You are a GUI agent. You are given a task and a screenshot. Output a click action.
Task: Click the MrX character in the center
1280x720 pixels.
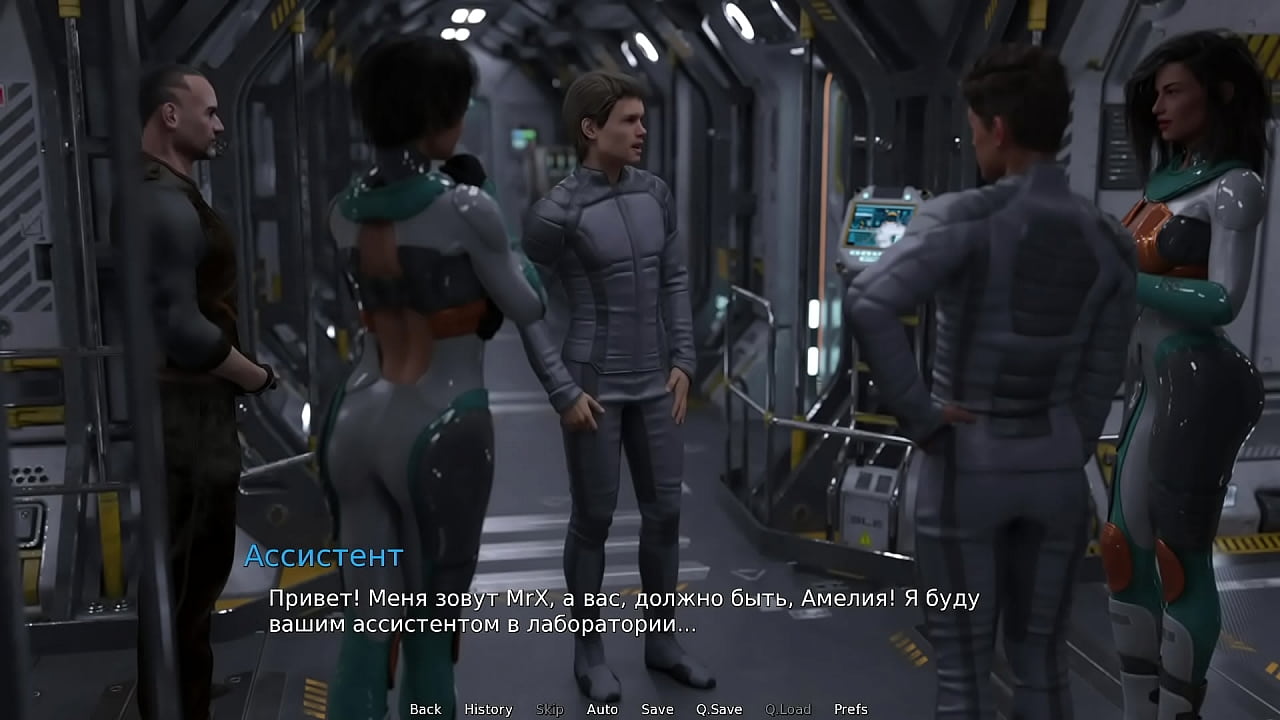tap(615, 300)
